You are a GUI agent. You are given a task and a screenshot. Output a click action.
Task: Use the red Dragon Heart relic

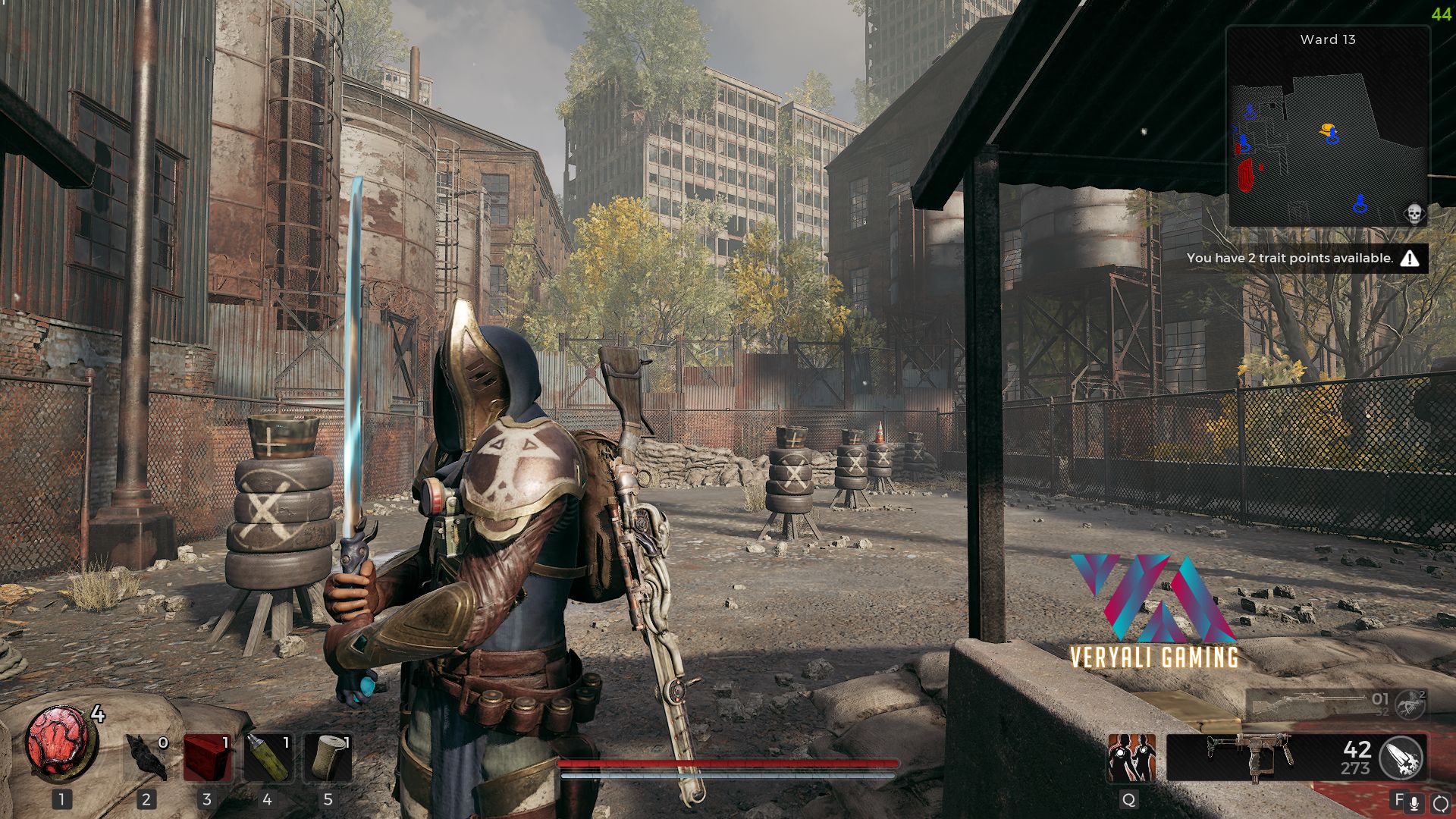pyautogui.click(x=59, y=743)
